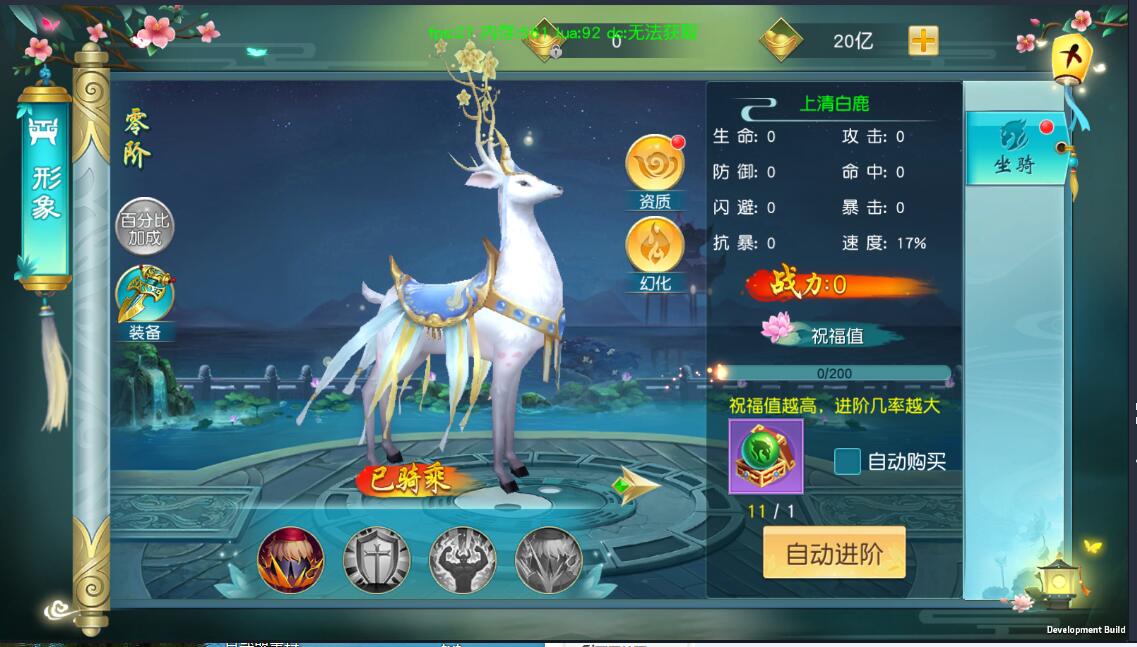Toggle the 自动购买 auto-buy checkbox
Viewport: 1137px width, 647px height.
(848, 461)
